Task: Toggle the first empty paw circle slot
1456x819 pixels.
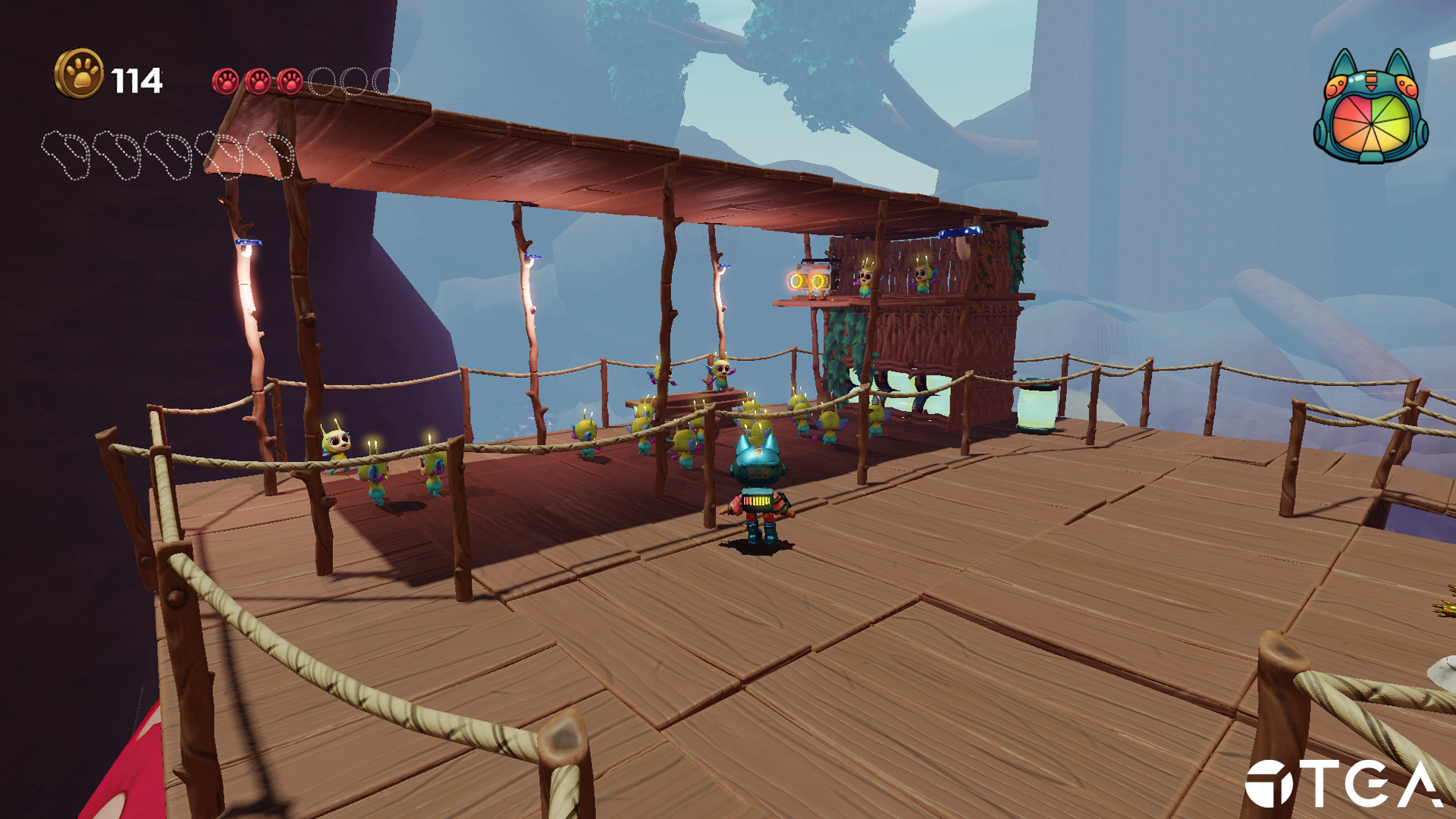Action: tap(322, 82)
